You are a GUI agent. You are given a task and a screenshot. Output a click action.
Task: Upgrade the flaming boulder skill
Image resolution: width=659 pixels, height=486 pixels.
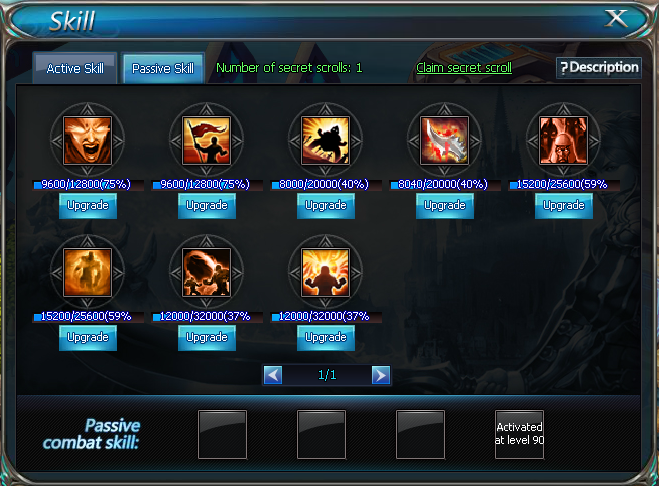[207, 337]
